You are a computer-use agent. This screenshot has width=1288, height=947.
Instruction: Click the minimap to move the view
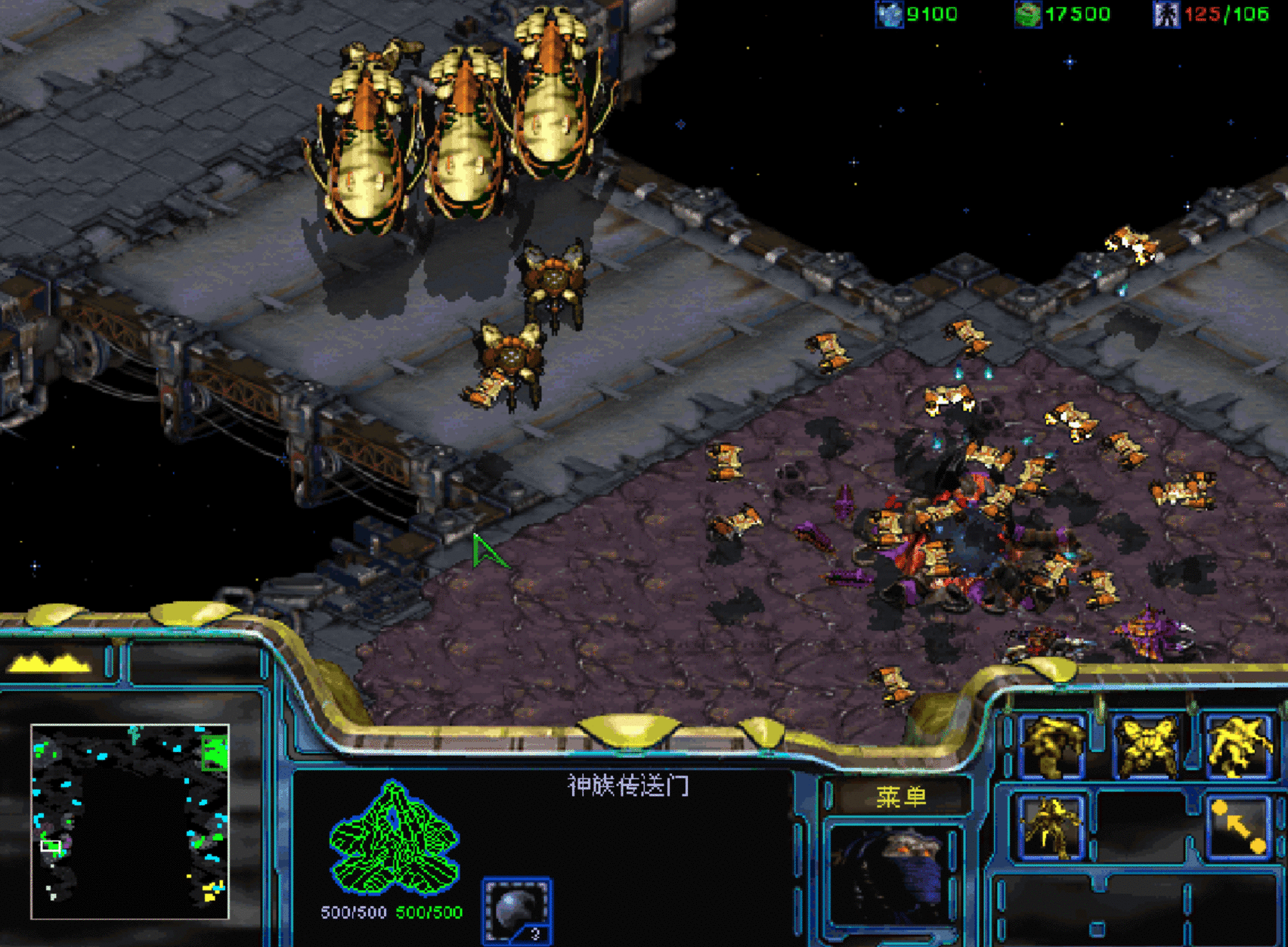(129, 822)
